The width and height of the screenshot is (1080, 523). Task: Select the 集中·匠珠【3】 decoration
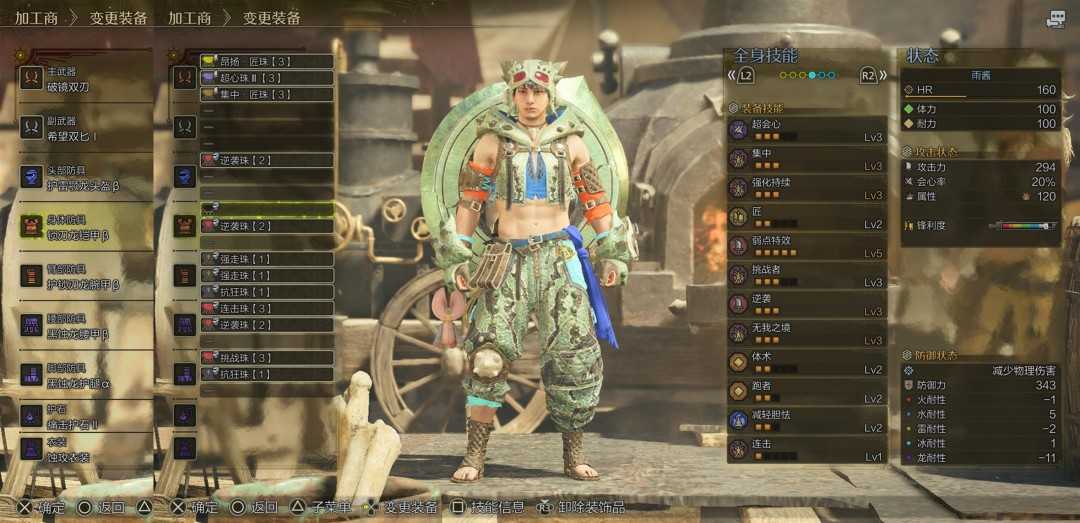266,94
